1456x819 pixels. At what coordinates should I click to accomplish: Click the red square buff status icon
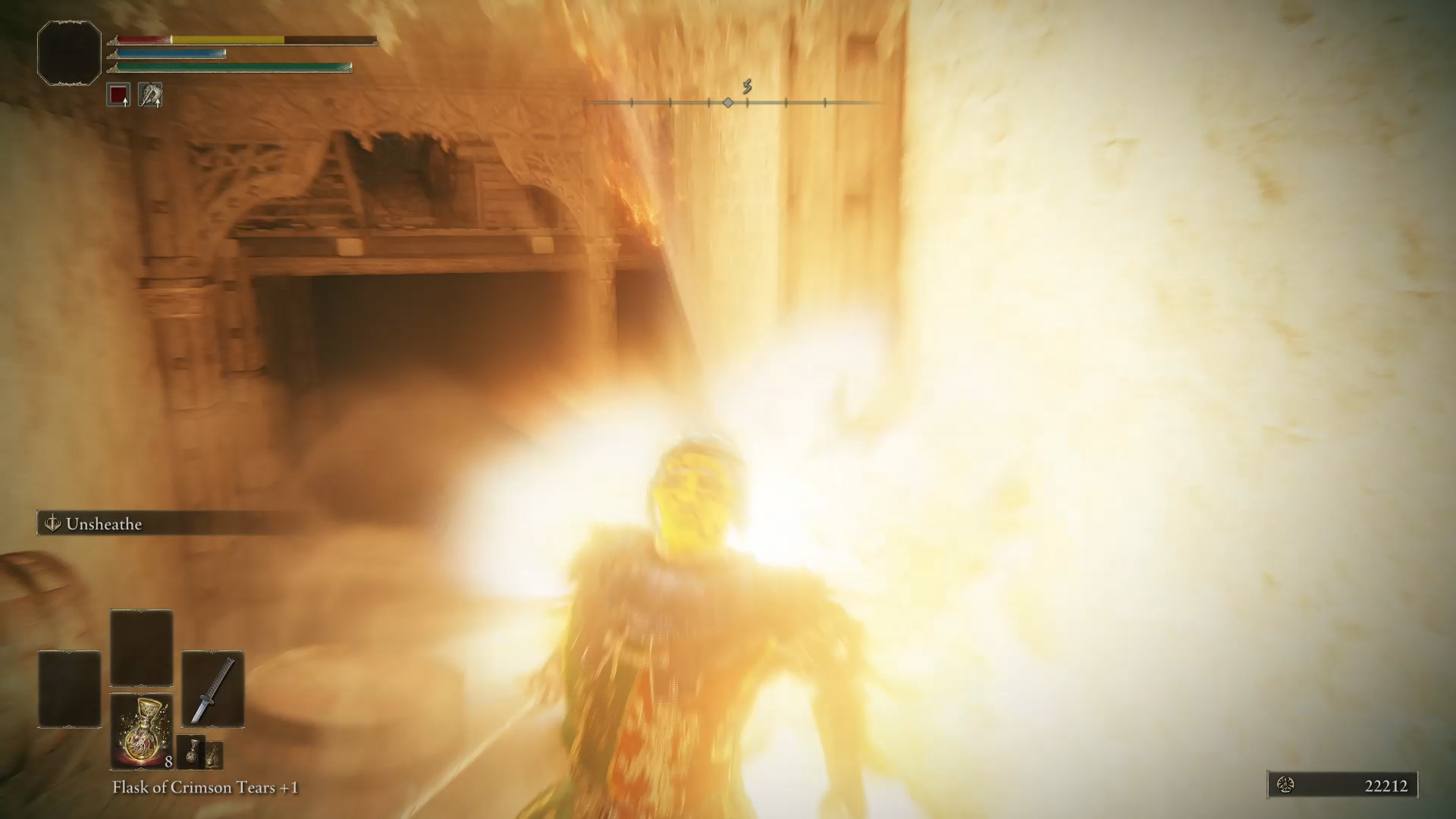click(x=118, y=96)
